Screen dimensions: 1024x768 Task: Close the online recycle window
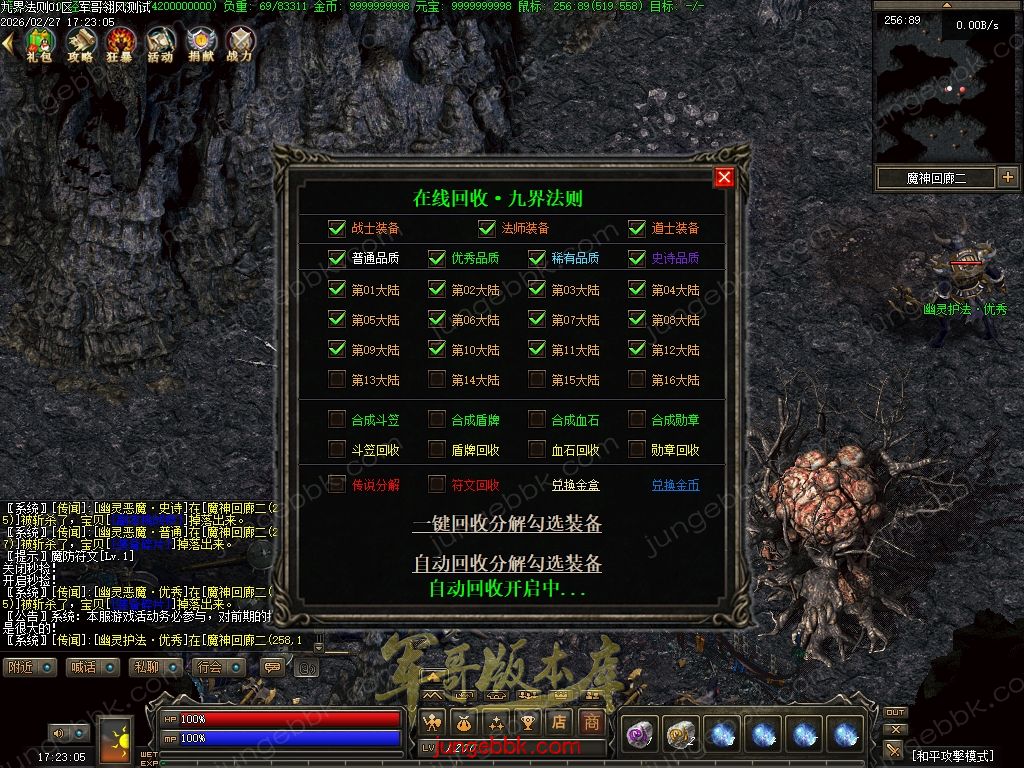pyautogui.click(x=725, y=178)
